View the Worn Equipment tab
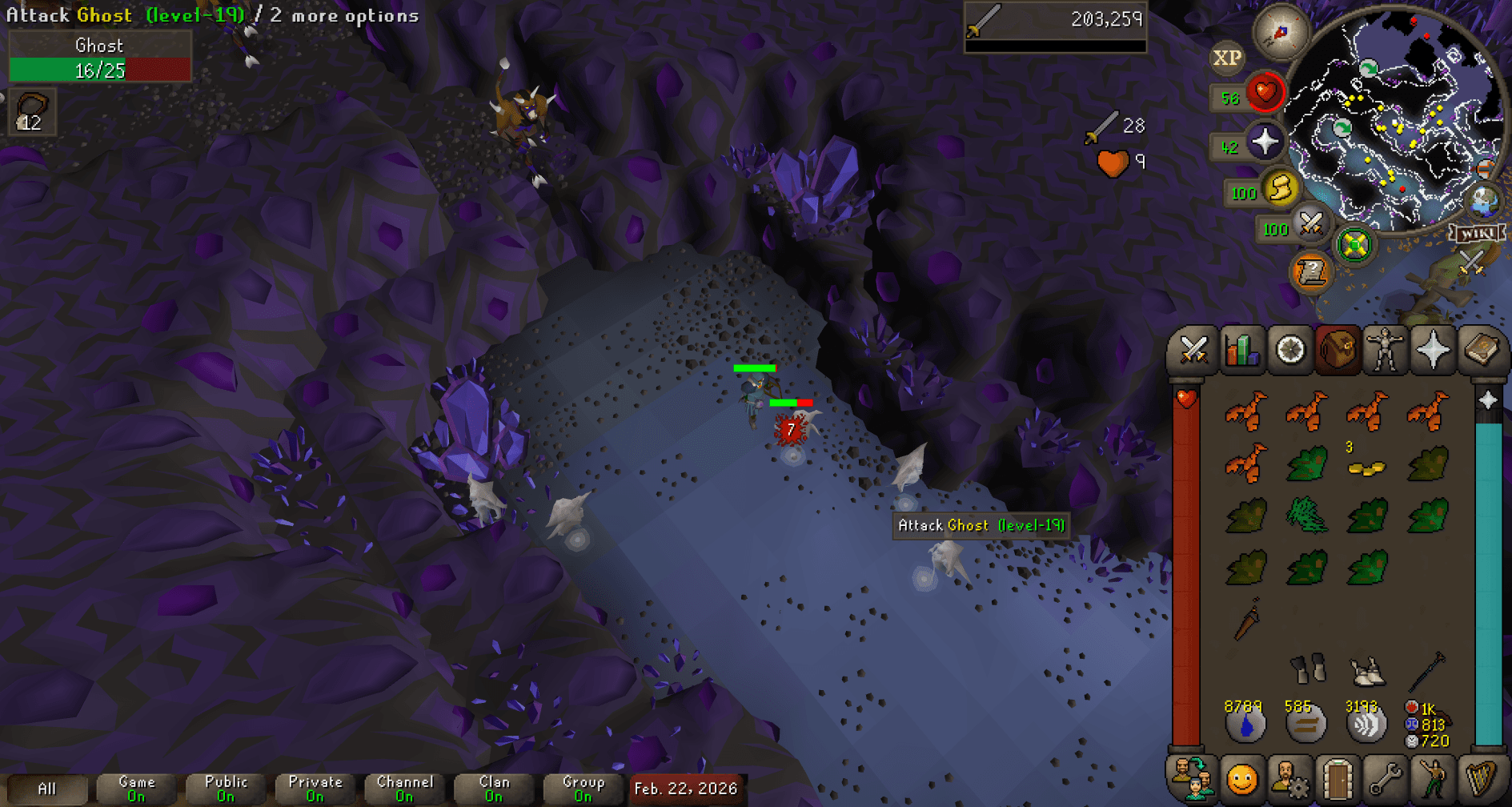The width and height of the screenshot is (1512, 807). point(1386,350)
